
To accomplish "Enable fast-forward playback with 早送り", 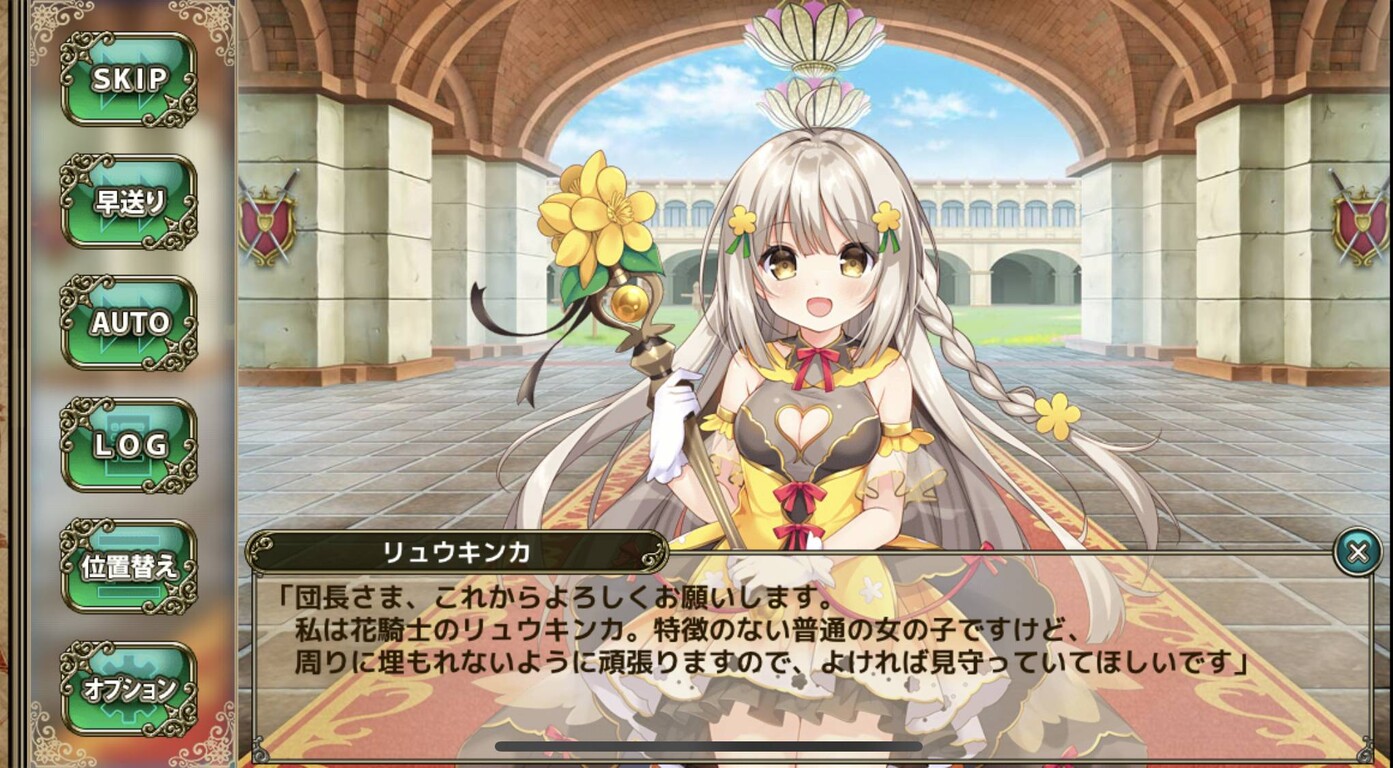I will (128, 198).
